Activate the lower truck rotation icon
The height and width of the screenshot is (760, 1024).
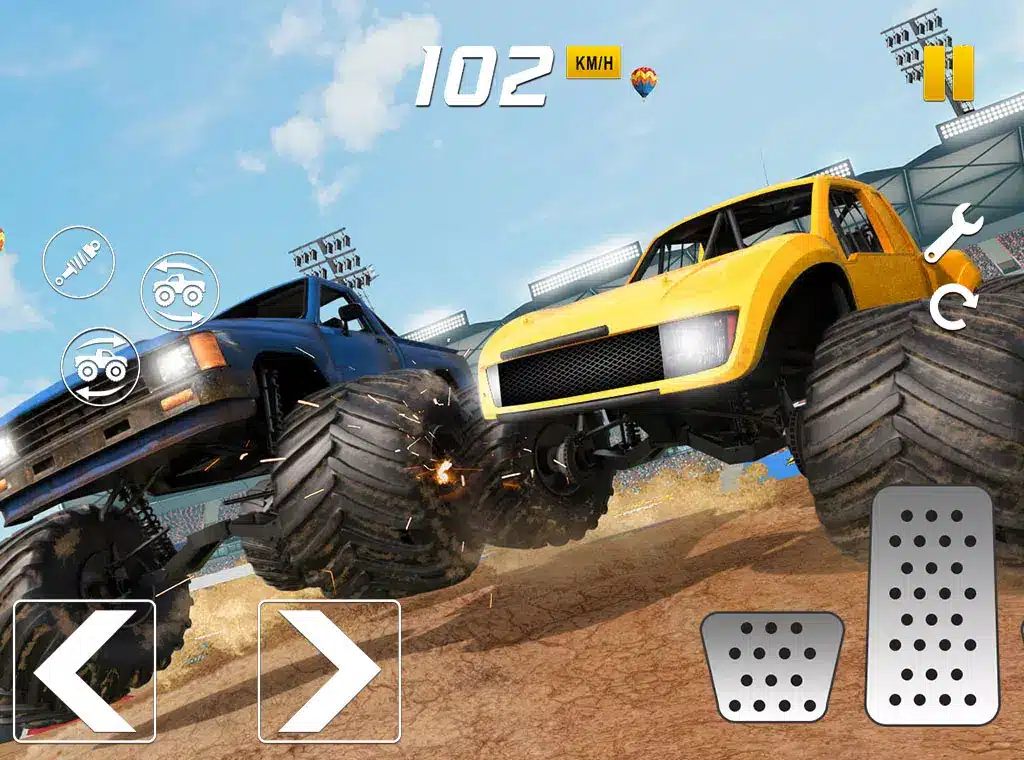point(99,366)
